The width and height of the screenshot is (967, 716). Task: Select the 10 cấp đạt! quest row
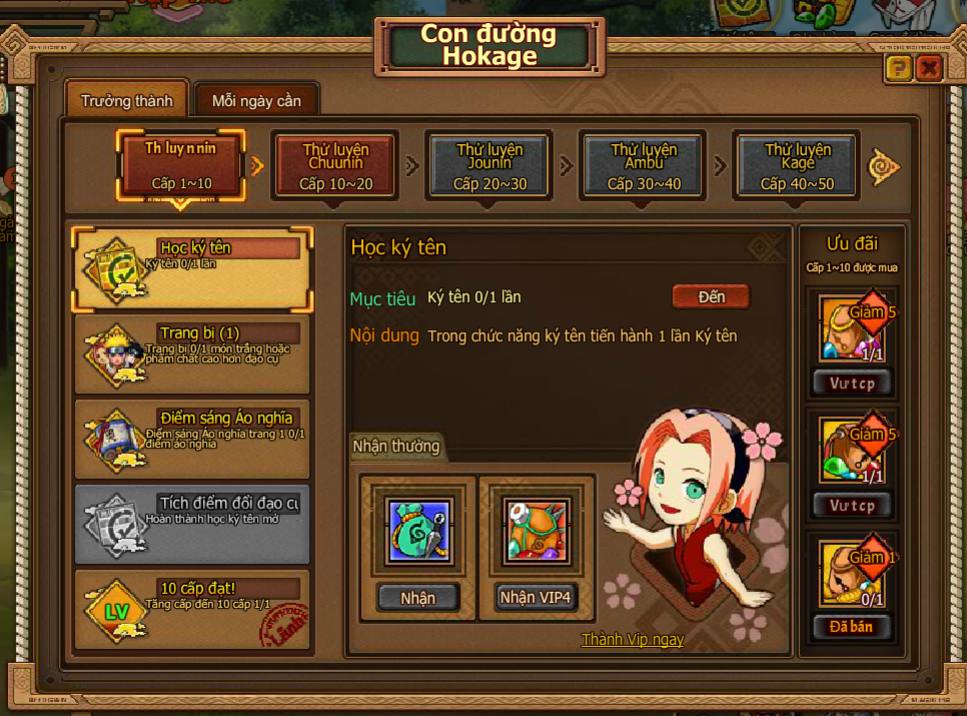pyautogui.click(x=192, y=609)
